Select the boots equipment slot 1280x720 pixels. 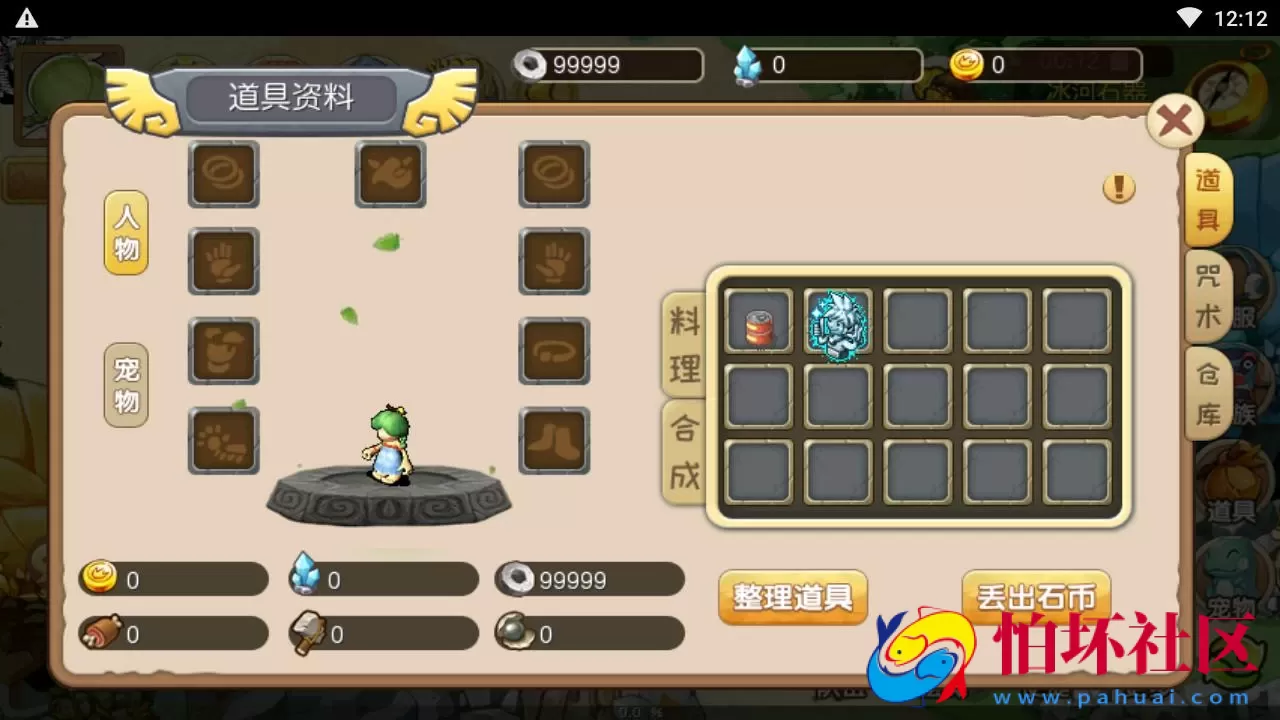554,441
